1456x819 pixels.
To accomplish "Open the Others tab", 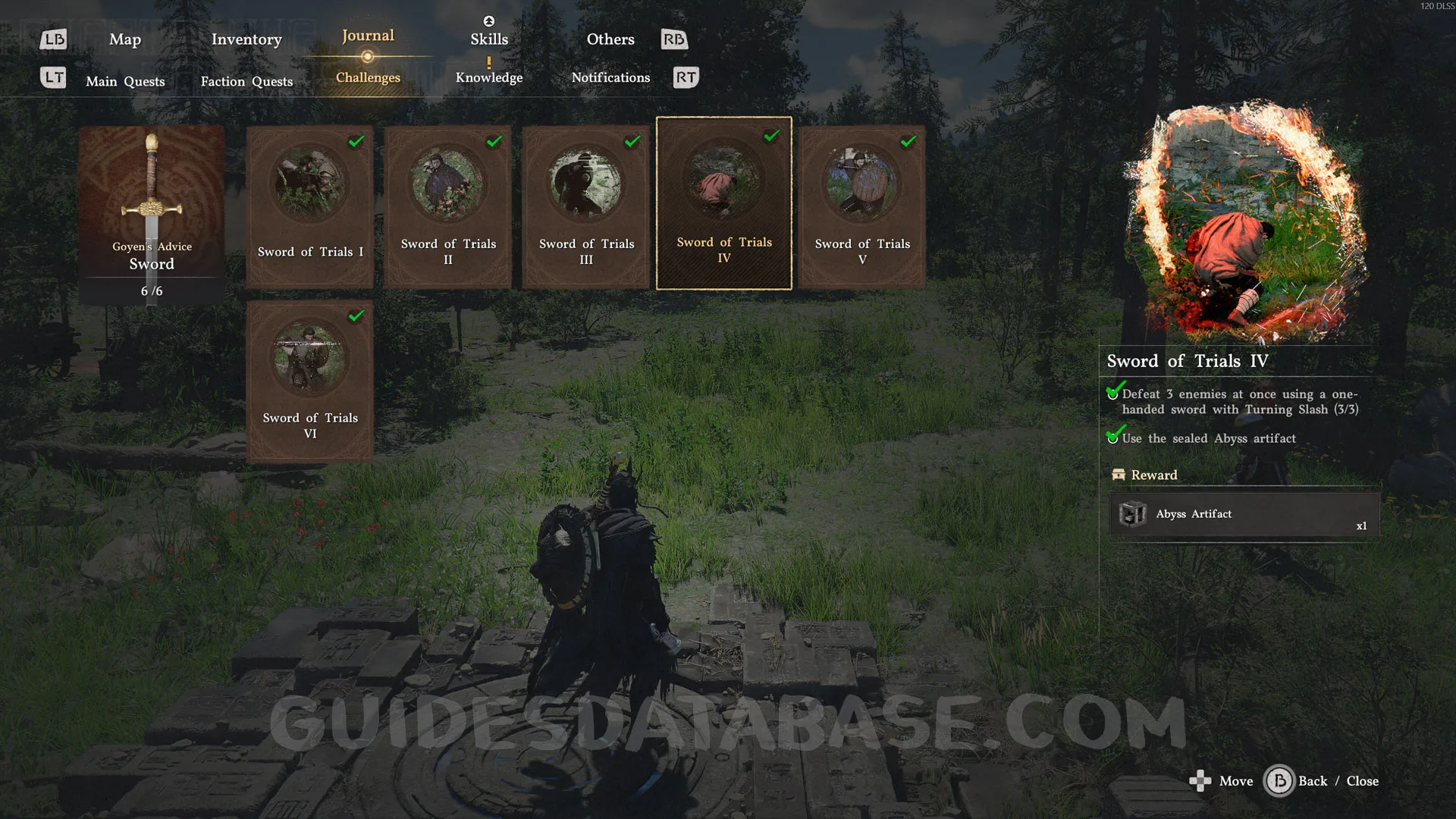I will coord(610,39).
